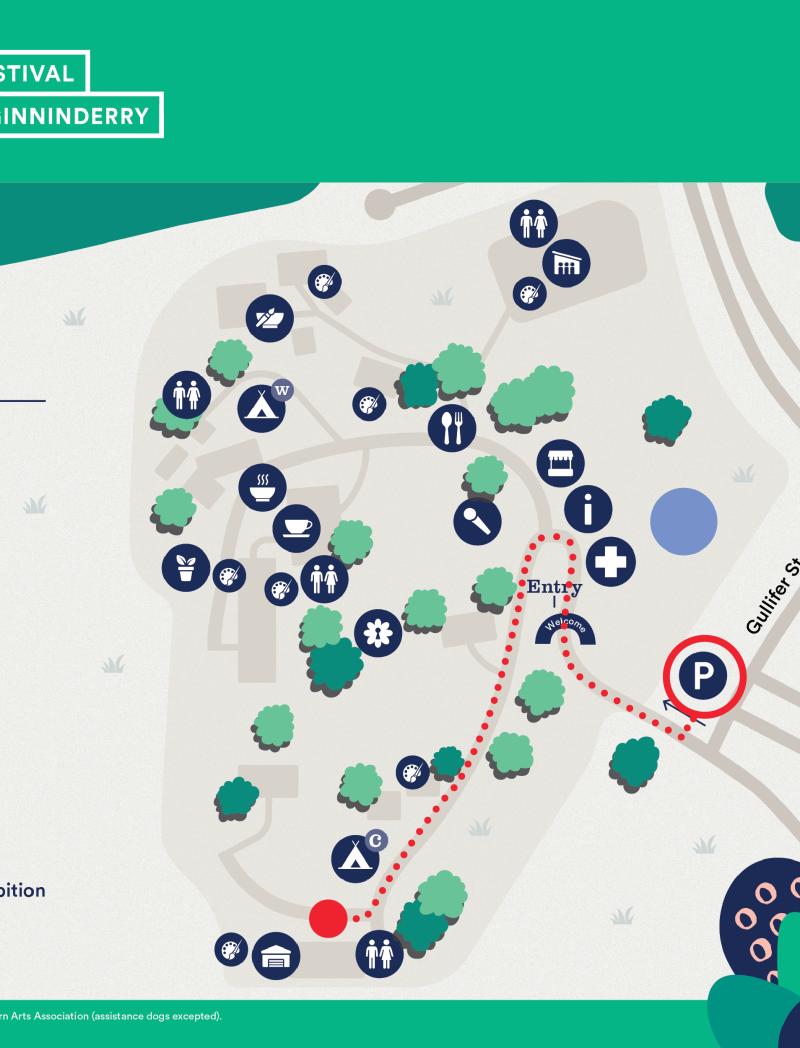Select the tent marker labelled C
This screenshot has width=800, height=1048.
355,857
